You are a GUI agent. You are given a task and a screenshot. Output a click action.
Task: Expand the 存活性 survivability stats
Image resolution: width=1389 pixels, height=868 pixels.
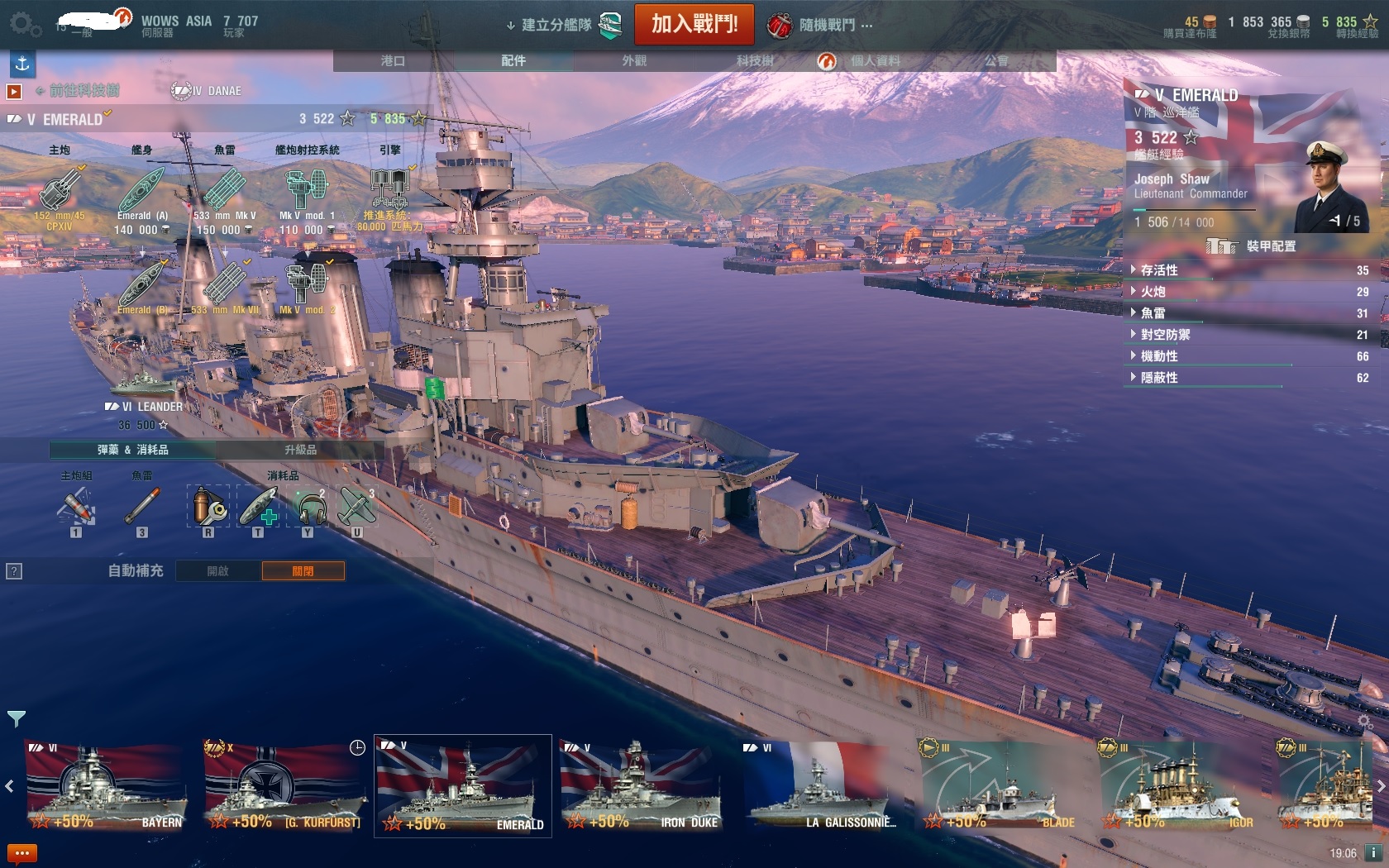coord(1158,270)
